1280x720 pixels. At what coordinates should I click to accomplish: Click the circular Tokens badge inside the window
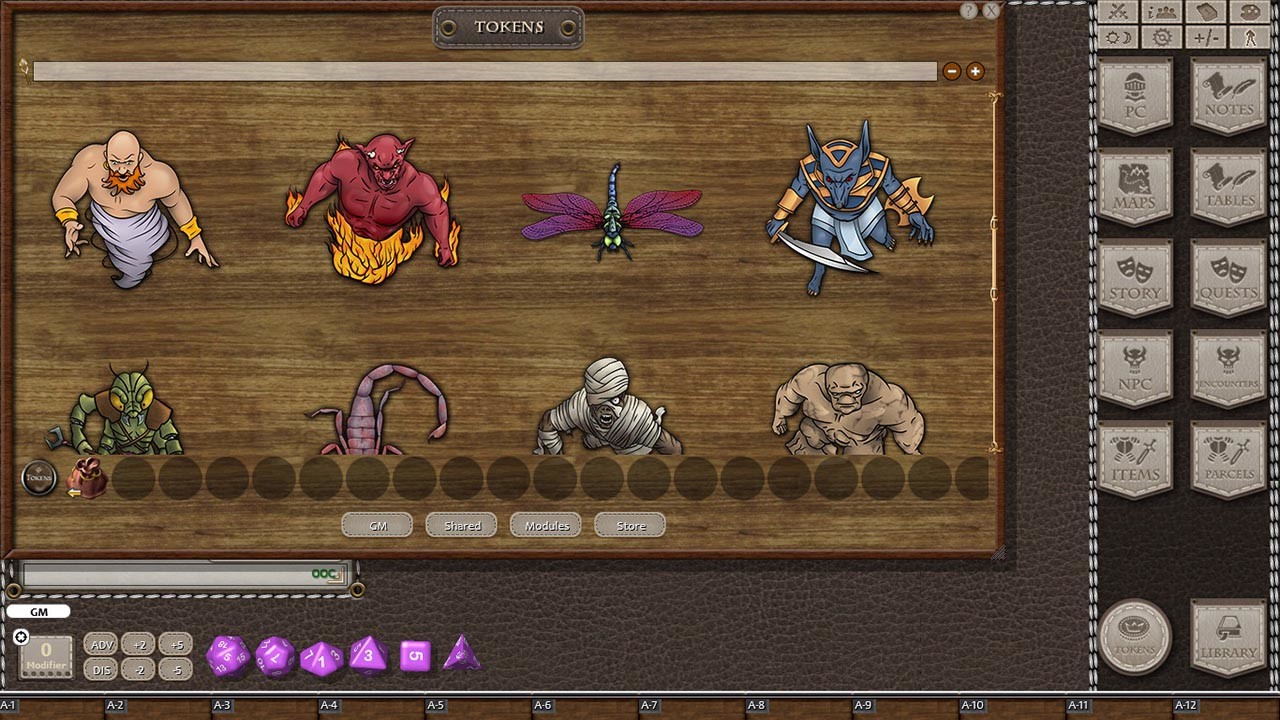40,479
